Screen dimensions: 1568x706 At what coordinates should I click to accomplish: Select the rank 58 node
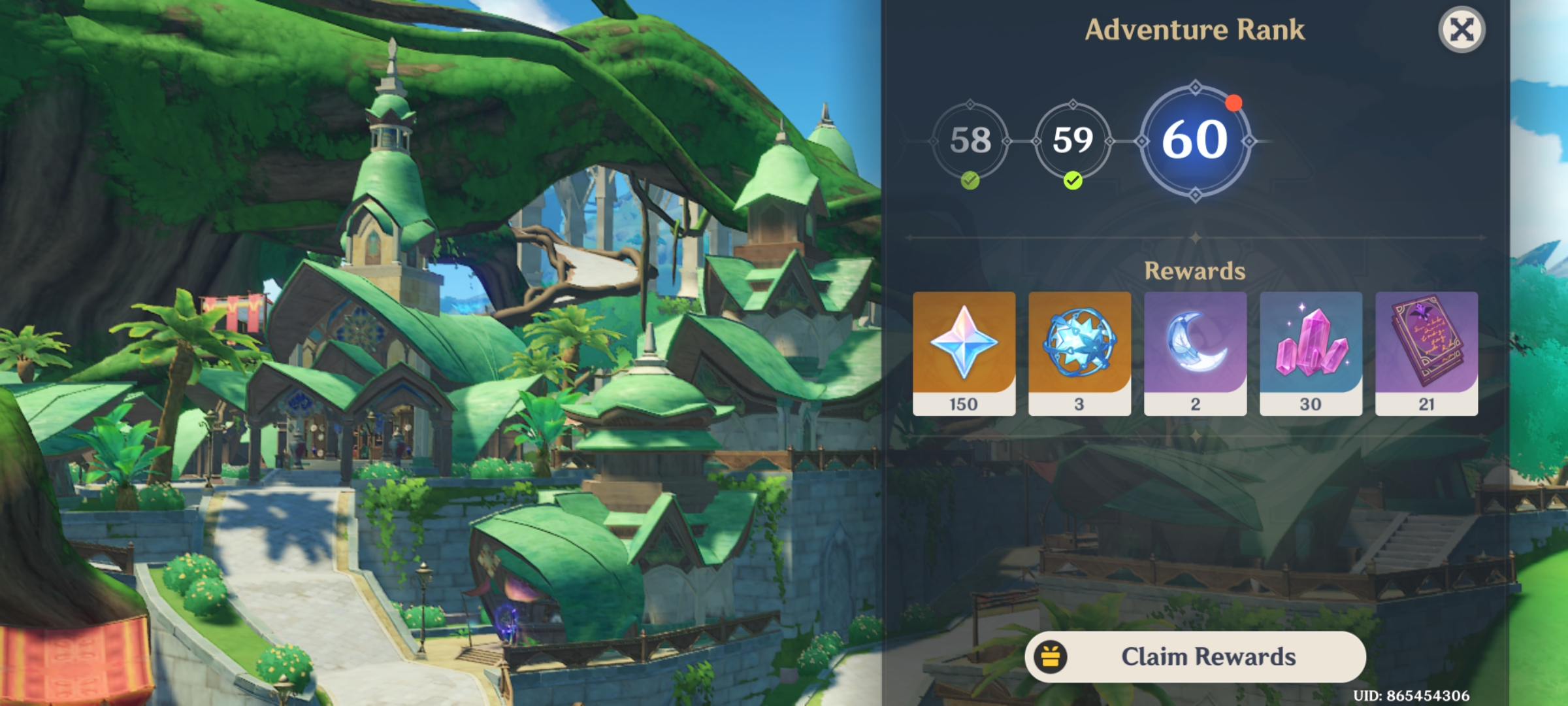point(969,139)
